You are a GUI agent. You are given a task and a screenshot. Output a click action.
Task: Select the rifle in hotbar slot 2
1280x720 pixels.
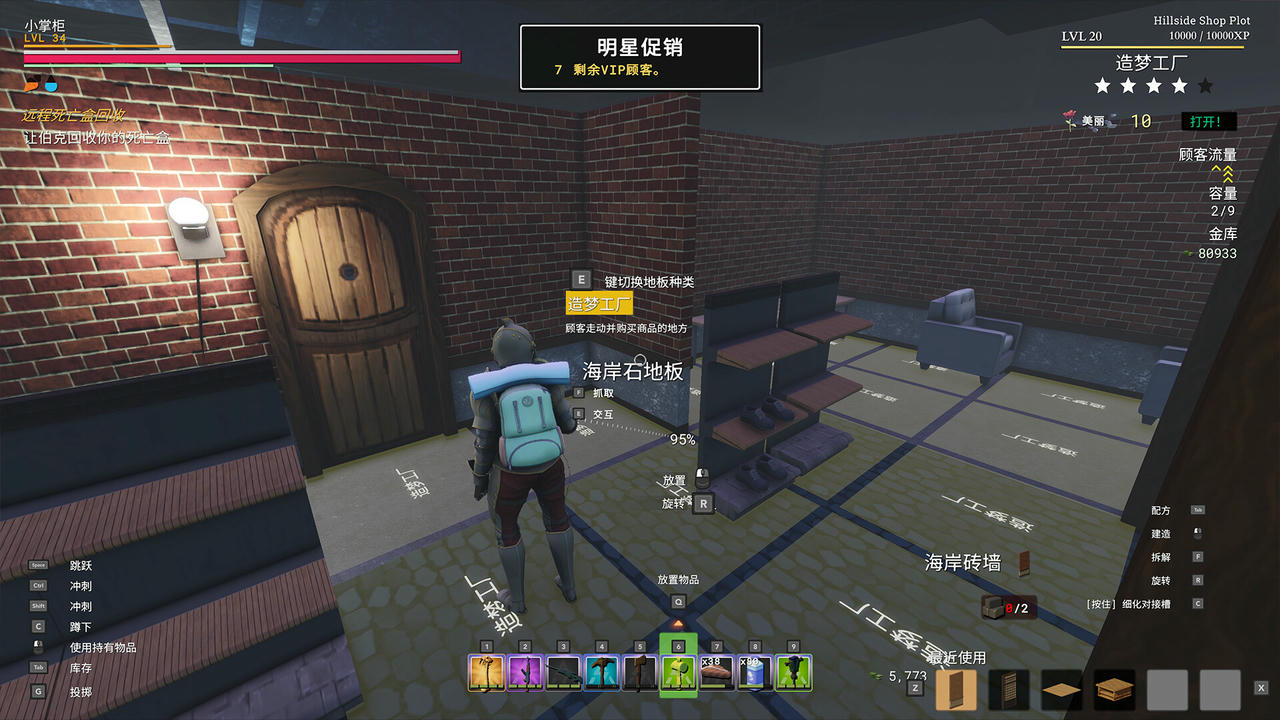525,674
